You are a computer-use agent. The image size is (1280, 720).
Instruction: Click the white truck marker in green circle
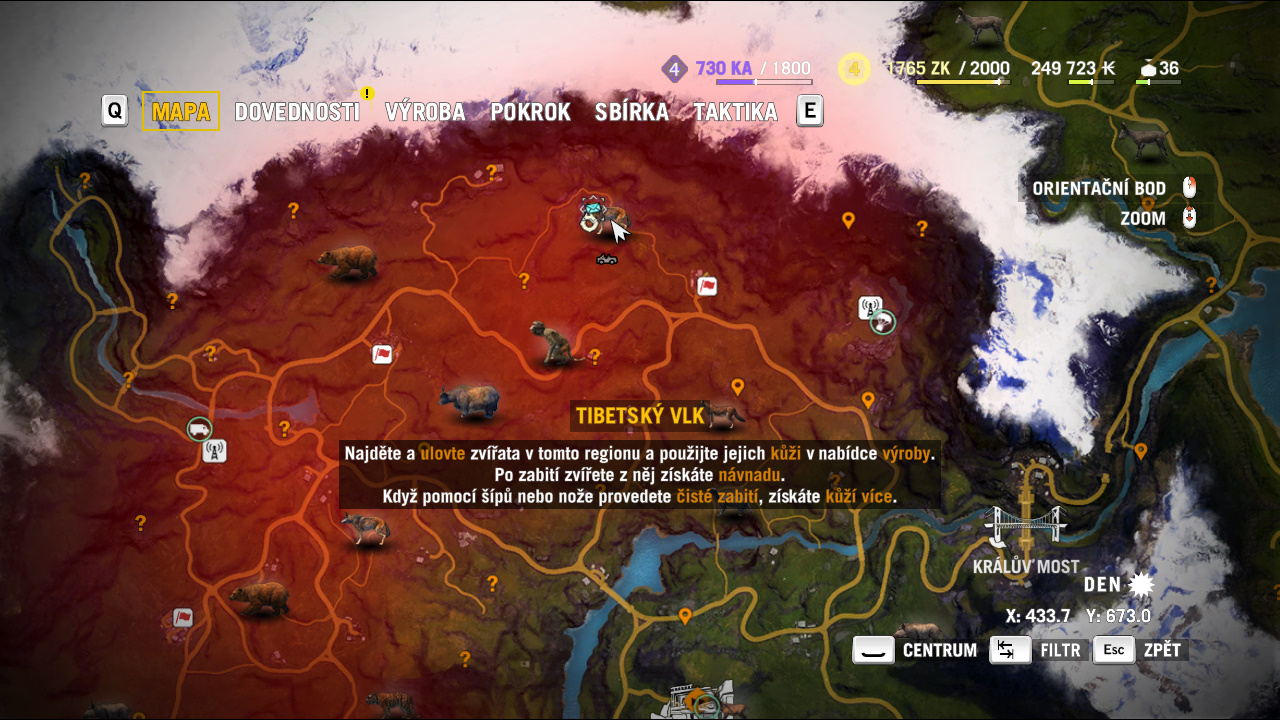199,429
